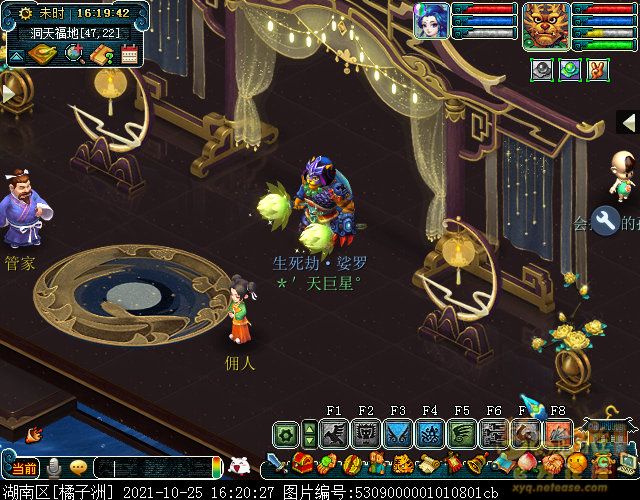Use the F5 green wing skill
The image size is (640, 500).
click(x=462, y=433)
